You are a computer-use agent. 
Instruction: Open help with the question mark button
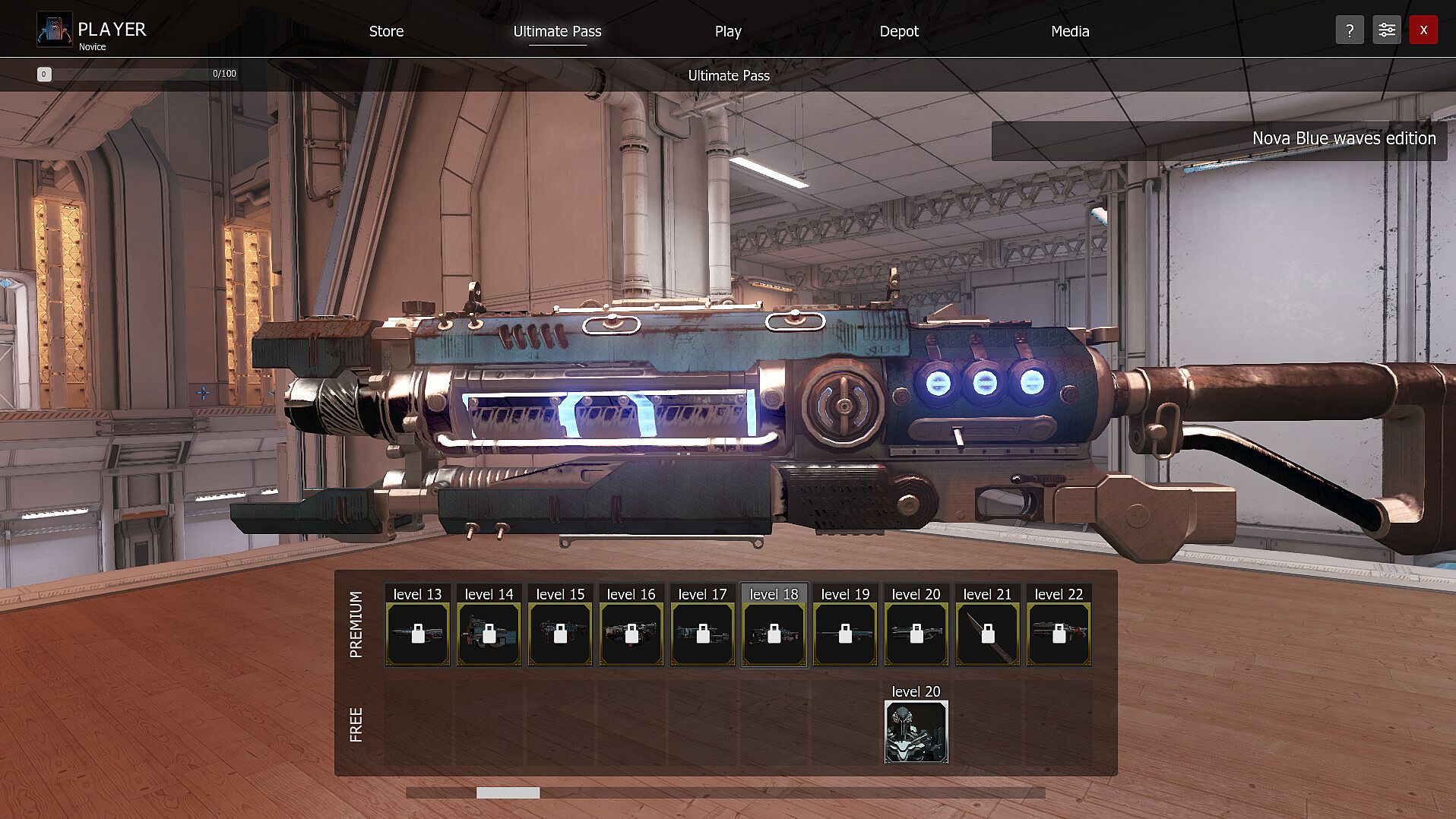[x=1349, y=30]
